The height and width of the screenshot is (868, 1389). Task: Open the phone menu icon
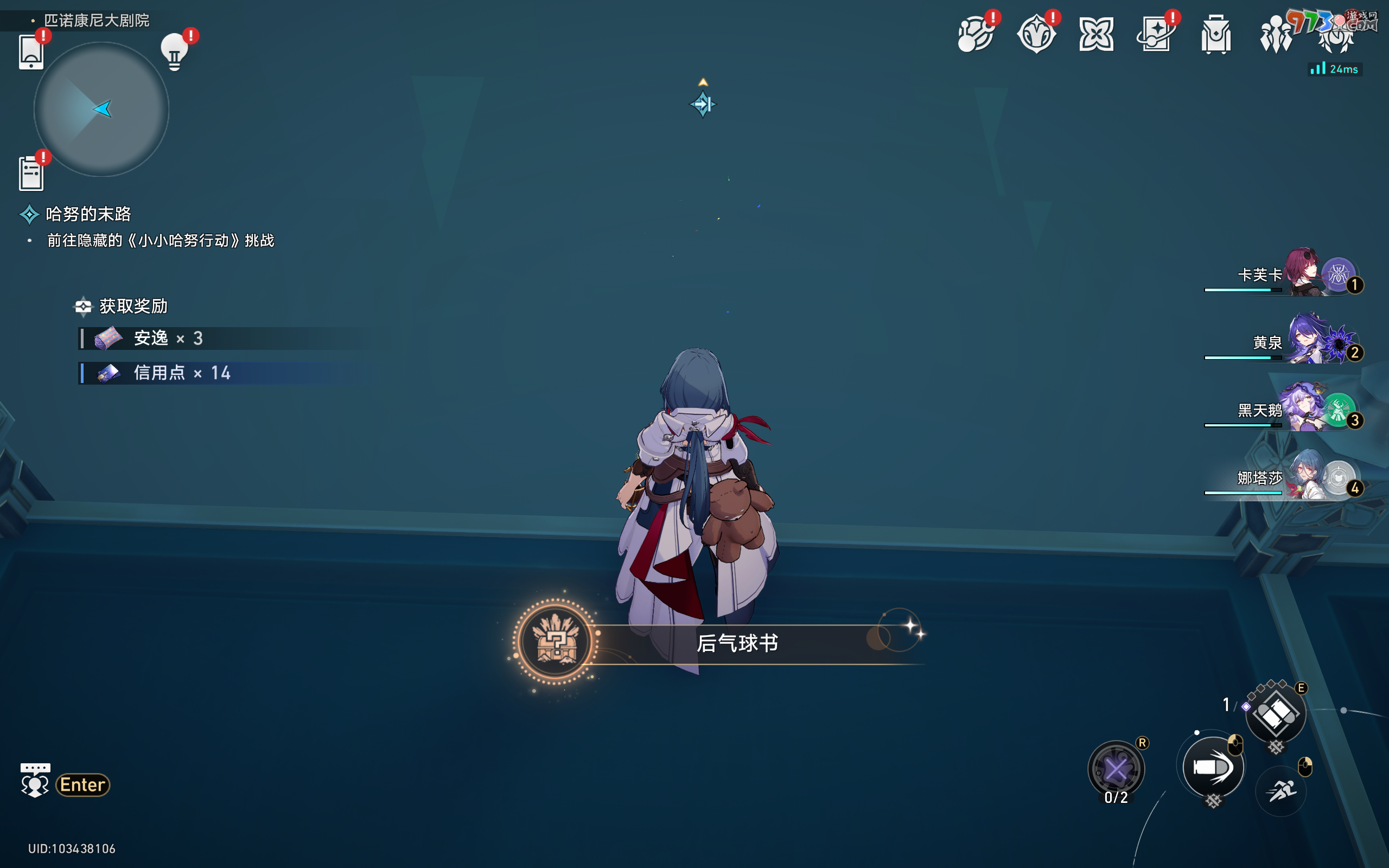(x=31, y=53)
